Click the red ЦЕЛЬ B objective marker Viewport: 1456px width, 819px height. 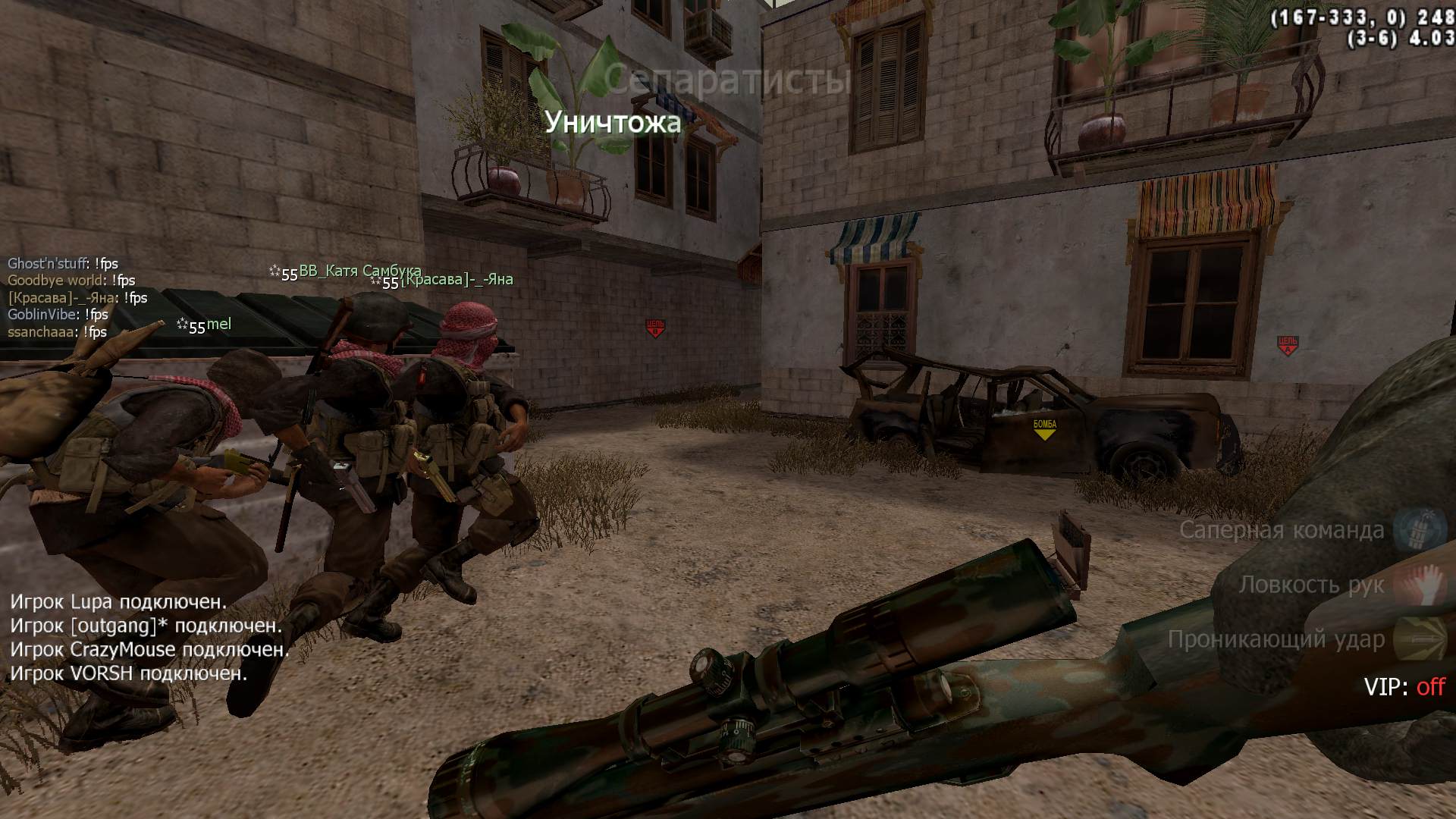[x=654, y=328]
